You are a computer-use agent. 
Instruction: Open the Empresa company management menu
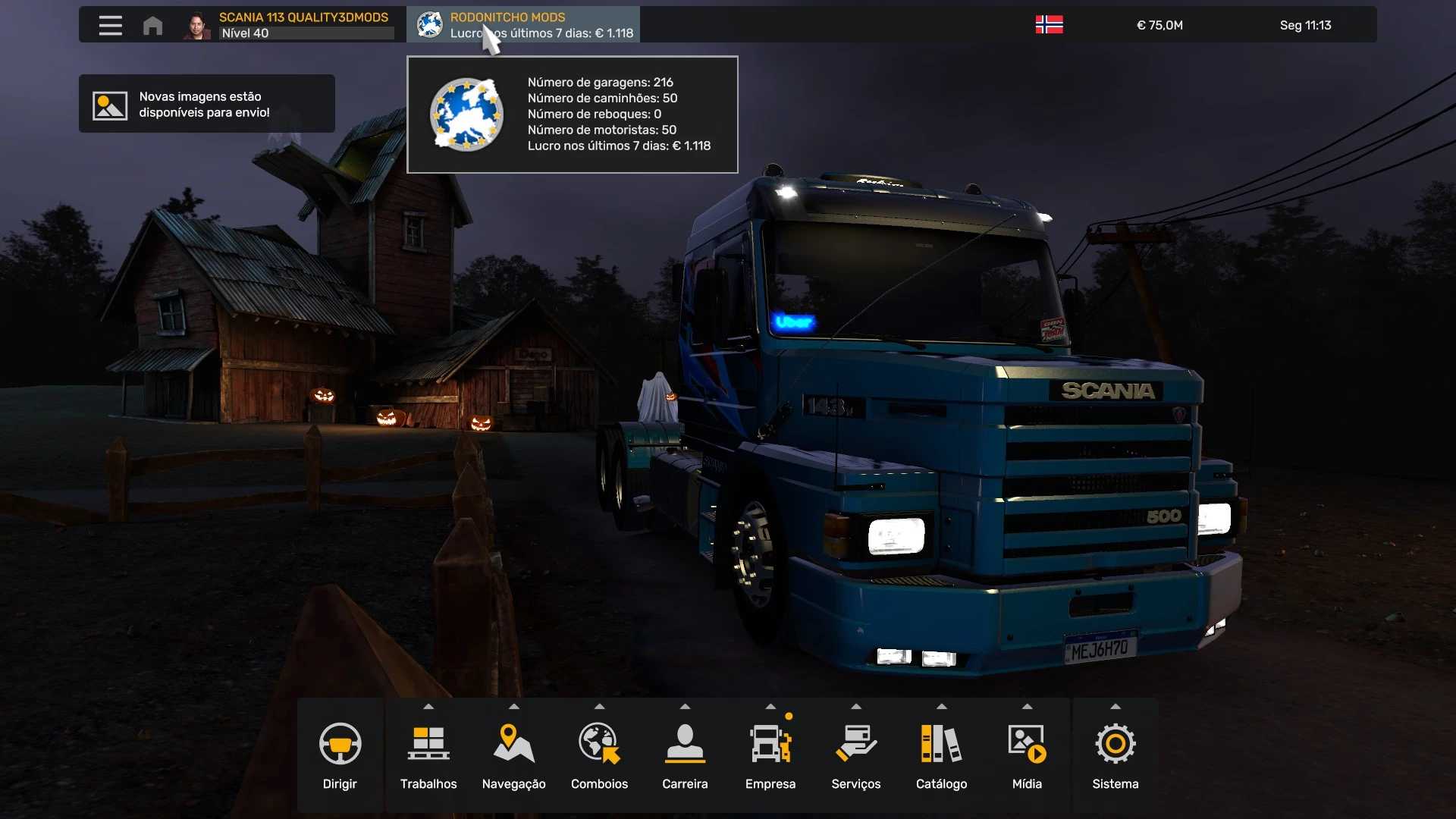[x=770, y=756]
